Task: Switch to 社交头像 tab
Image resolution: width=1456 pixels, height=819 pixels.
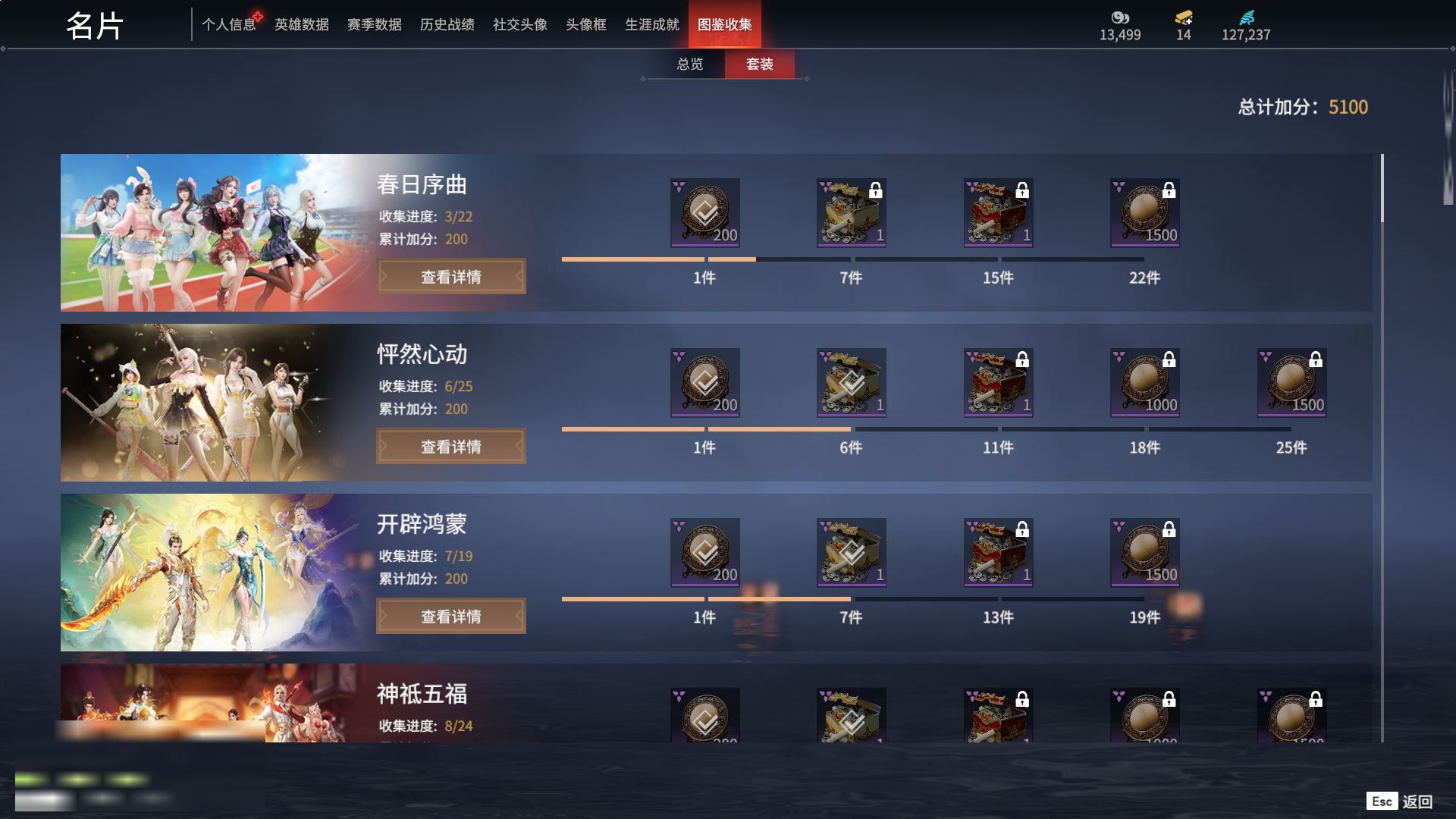Action: point(519,25)
